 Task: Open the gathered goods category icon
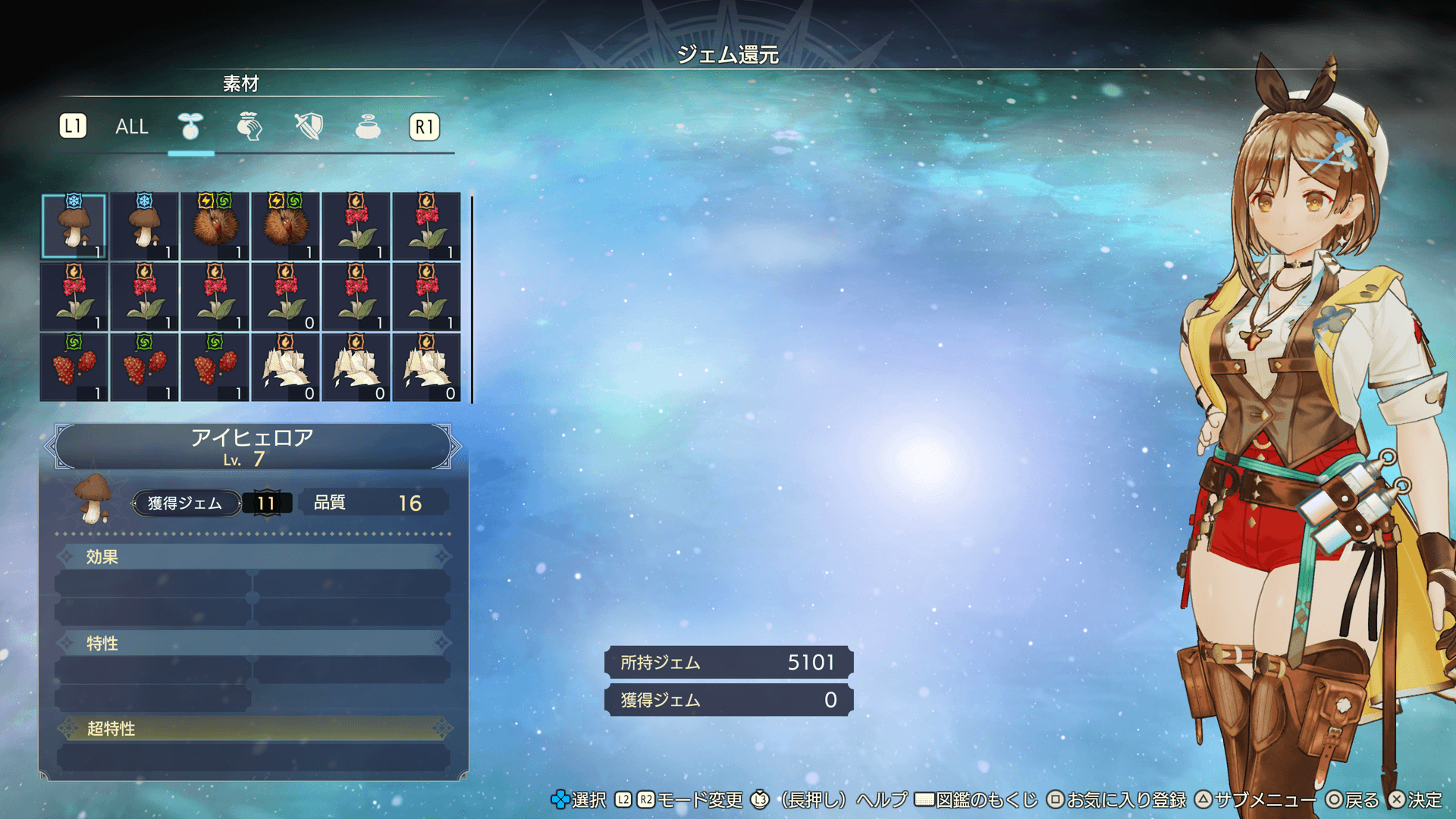249,127
